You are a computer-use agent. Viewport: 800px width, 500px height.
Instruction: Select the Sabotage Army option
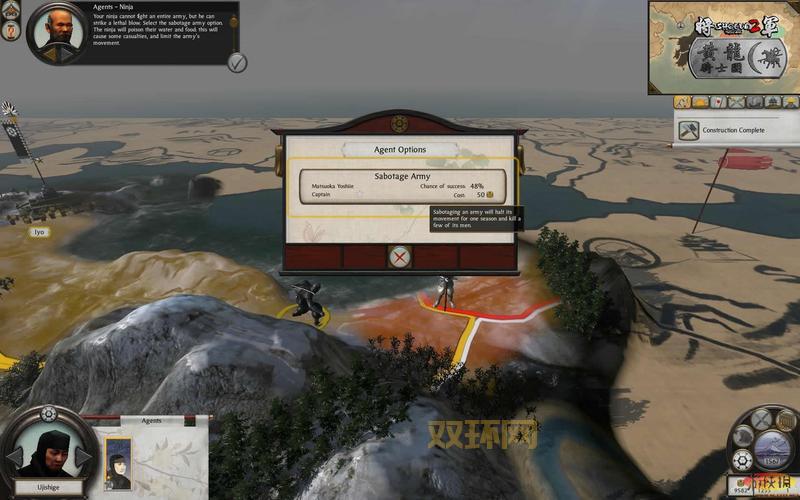point(403,185)
